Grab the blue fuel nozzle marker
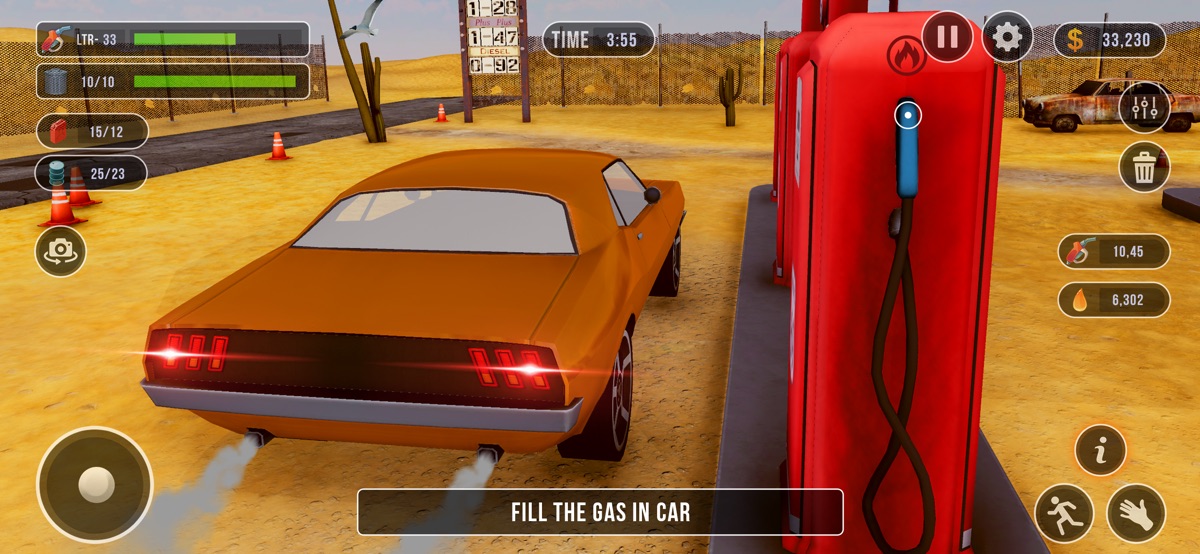1200x554 pixels. tap(907, 115)
